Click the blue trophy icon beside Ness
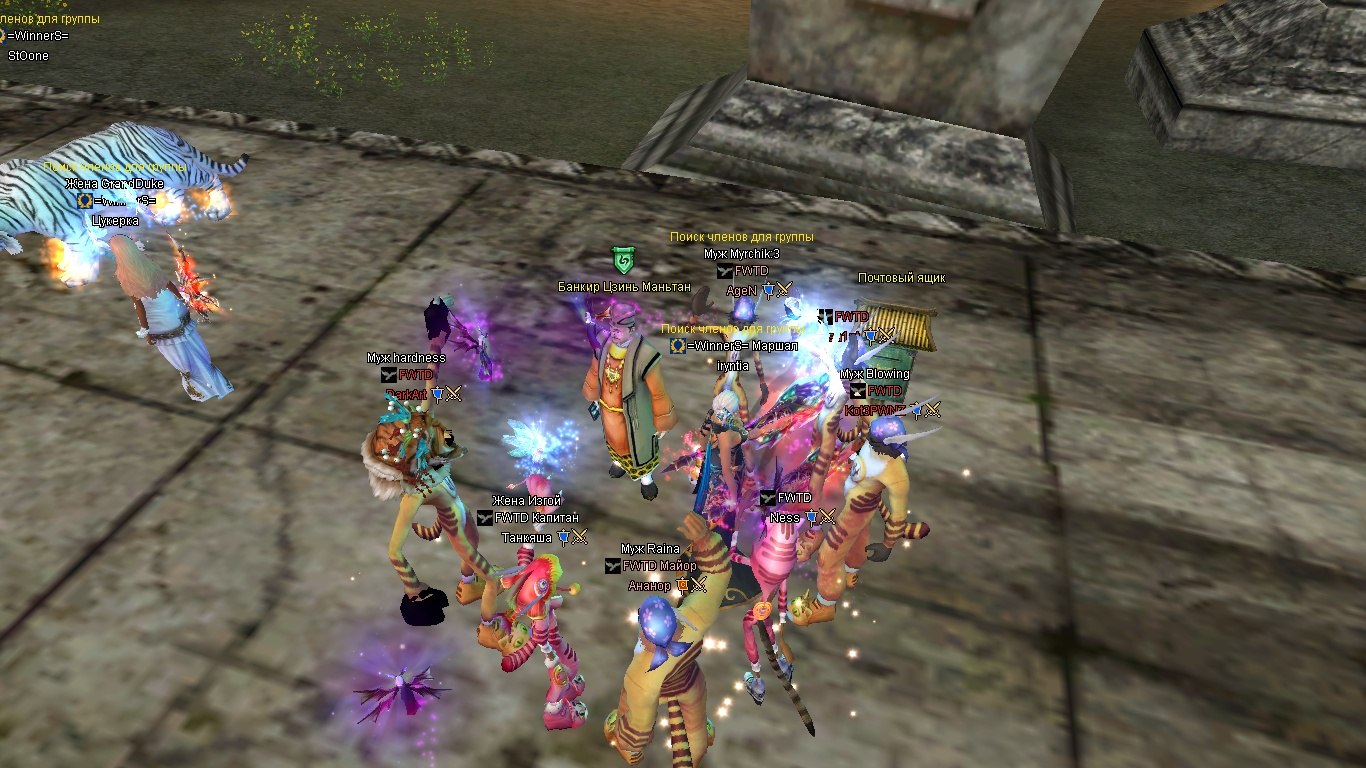The width and height of the screenshot is (1366, 768). click(811, 517)
